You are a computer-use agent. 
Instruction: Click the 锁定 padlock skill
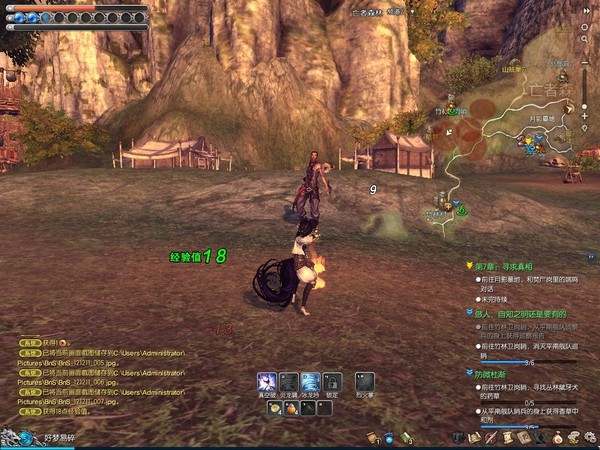(332, 381)
